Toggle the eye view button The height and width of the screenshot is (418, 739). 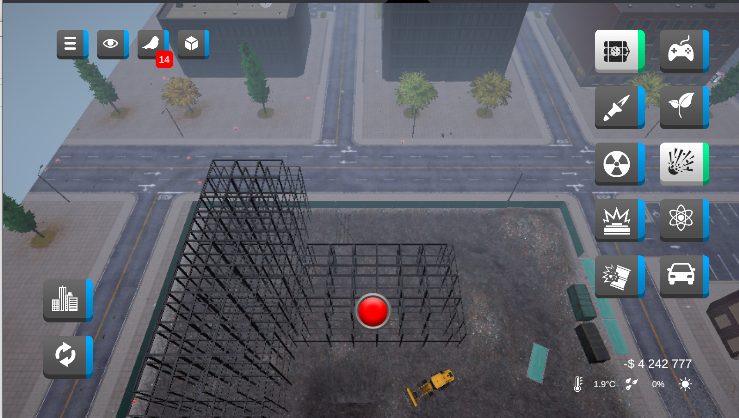click(x=111, y=44)
